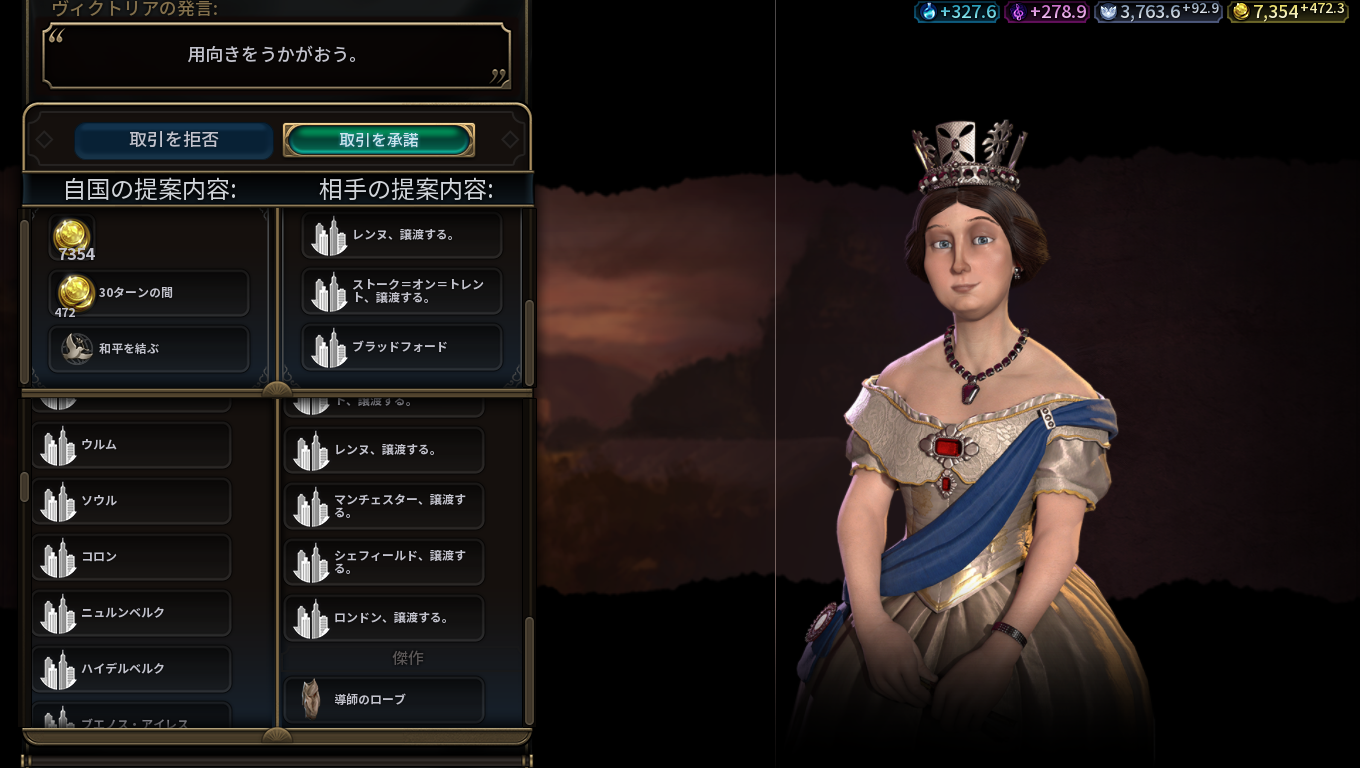
Task: Click the city icon next to ウルム
Action: 58,445
